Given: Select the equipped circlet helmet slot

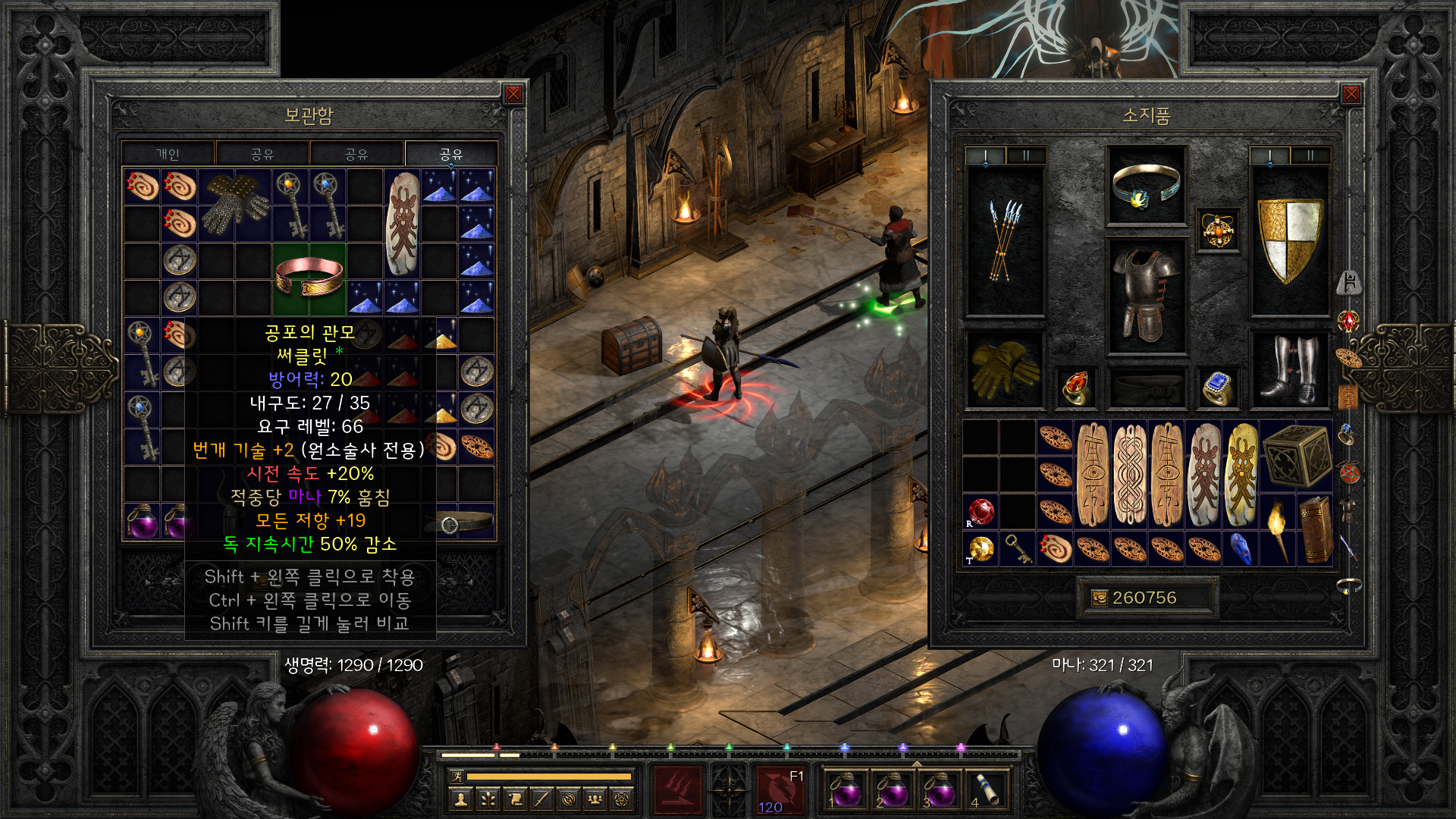Looking at the screenshot, I should [1146, 186].
